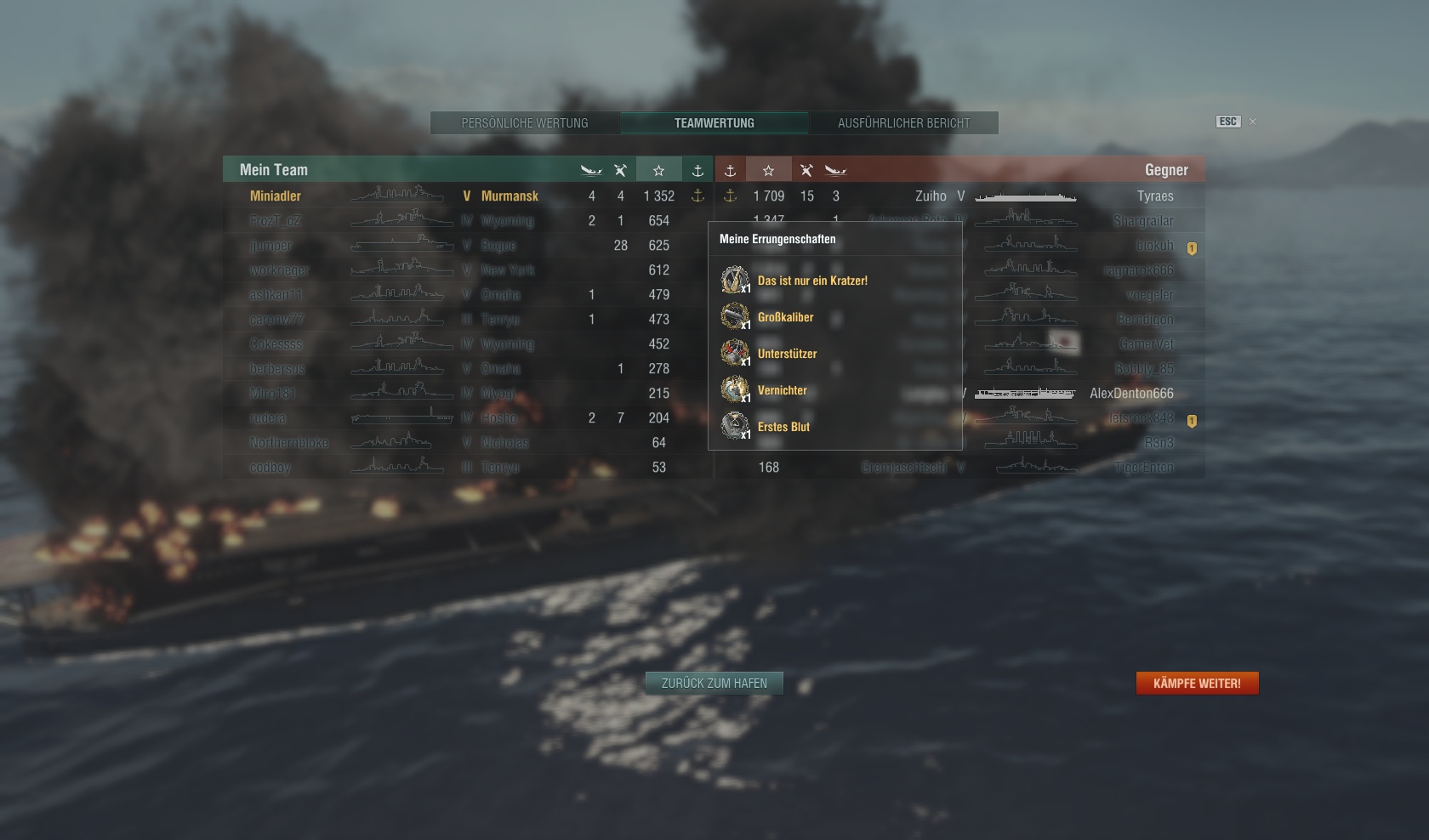The height and width of the screenshot is (840, 1429).
Task: Click the report flag icon beside letsrock343
Action: (1193, 418)
